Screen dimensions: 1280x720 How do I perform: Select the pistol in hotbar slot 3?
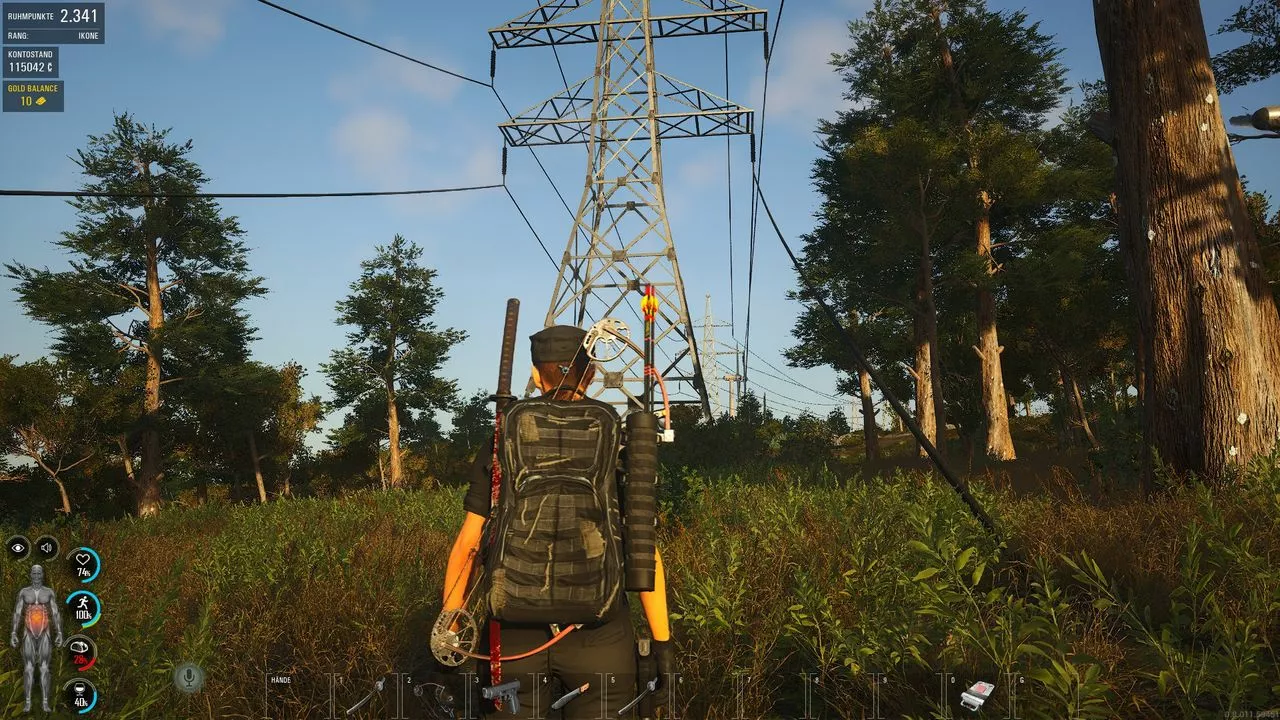[502, 694]
